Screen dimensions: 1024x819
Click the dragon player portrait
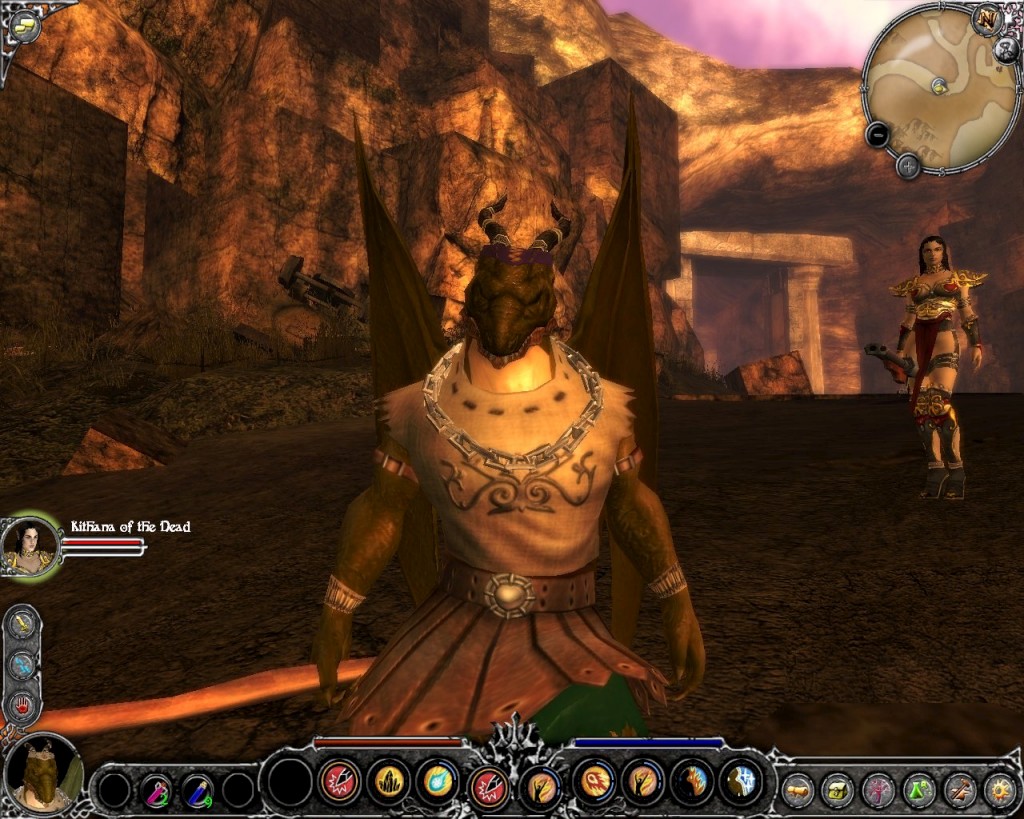pos(43,772)
